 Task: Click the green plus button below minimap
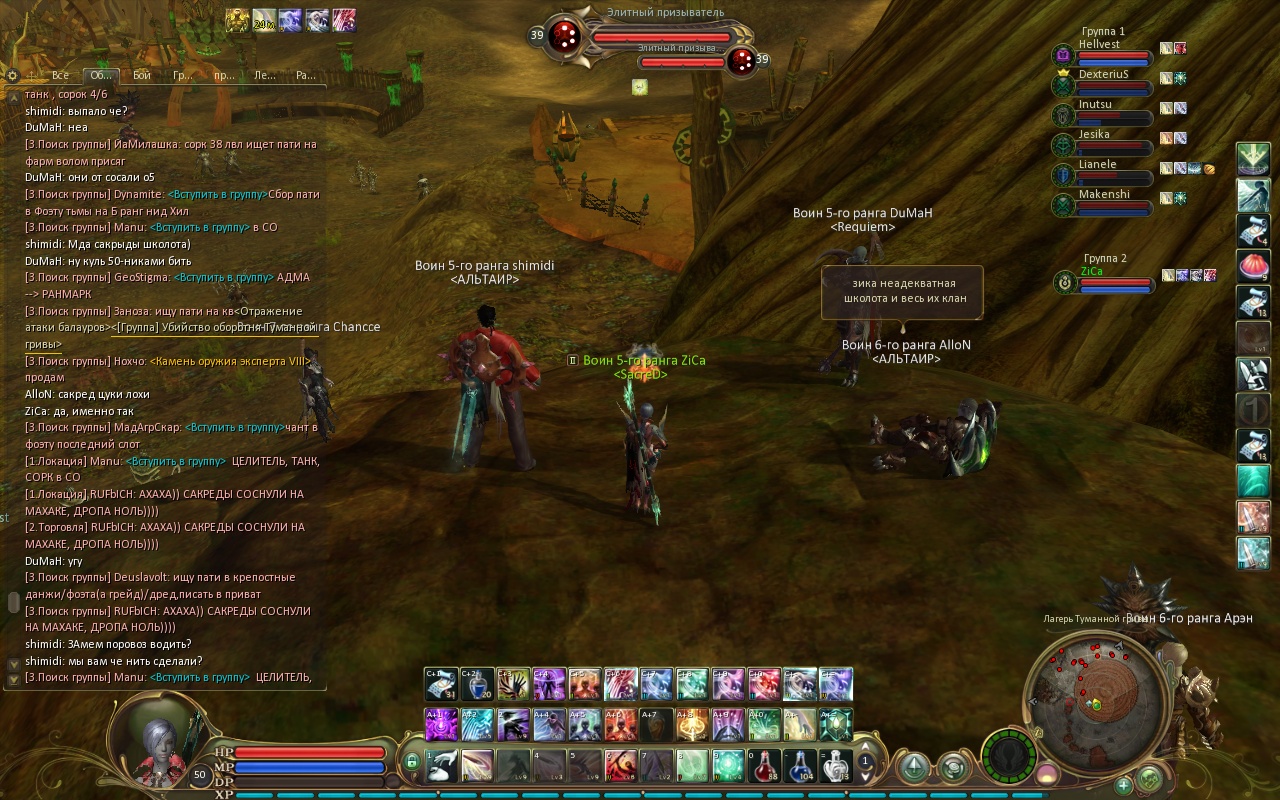[x=1123, y=784]
